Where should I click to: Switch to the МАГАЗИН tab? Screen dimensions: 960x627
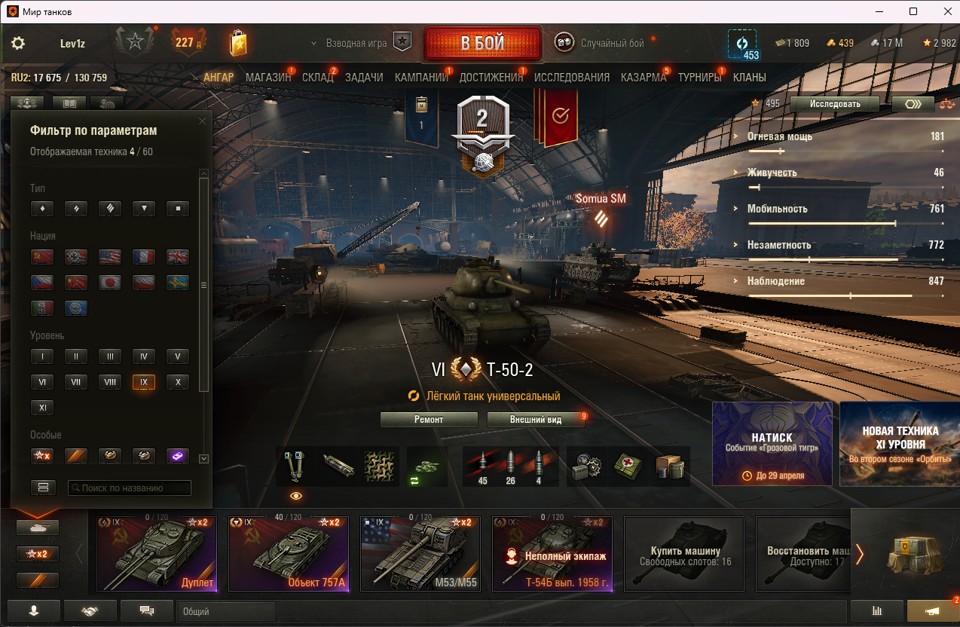point(268,77)
